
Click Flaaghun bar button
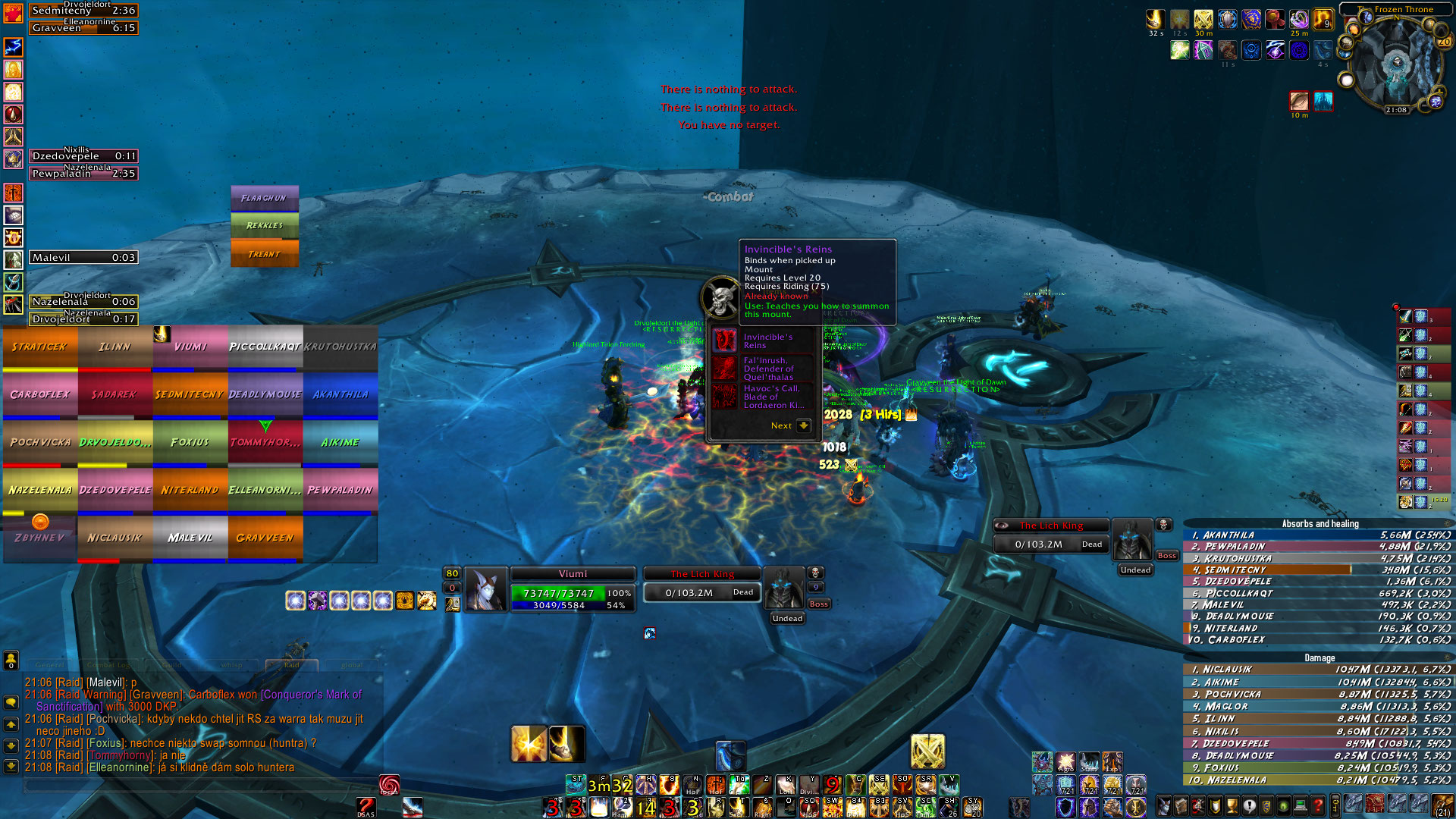[264, 198]
